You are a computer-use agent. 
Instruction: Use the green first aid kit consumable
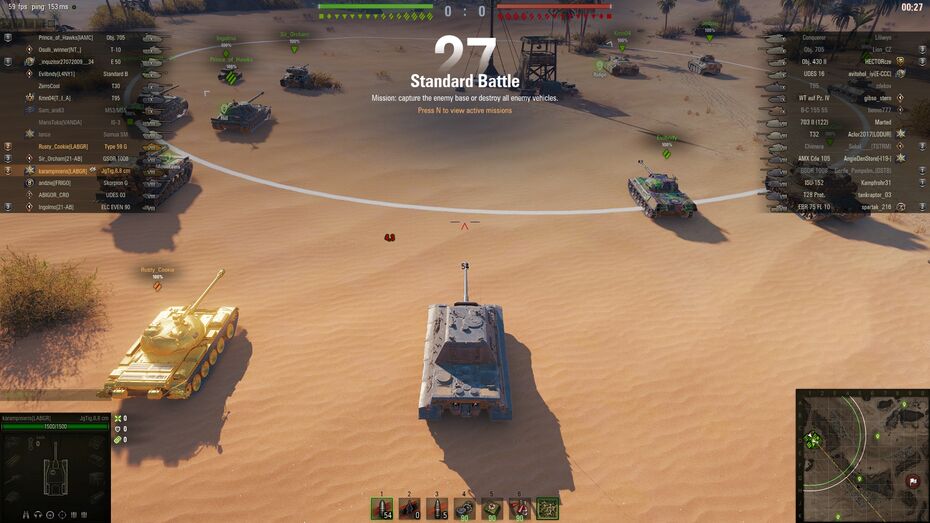(491, 509)
